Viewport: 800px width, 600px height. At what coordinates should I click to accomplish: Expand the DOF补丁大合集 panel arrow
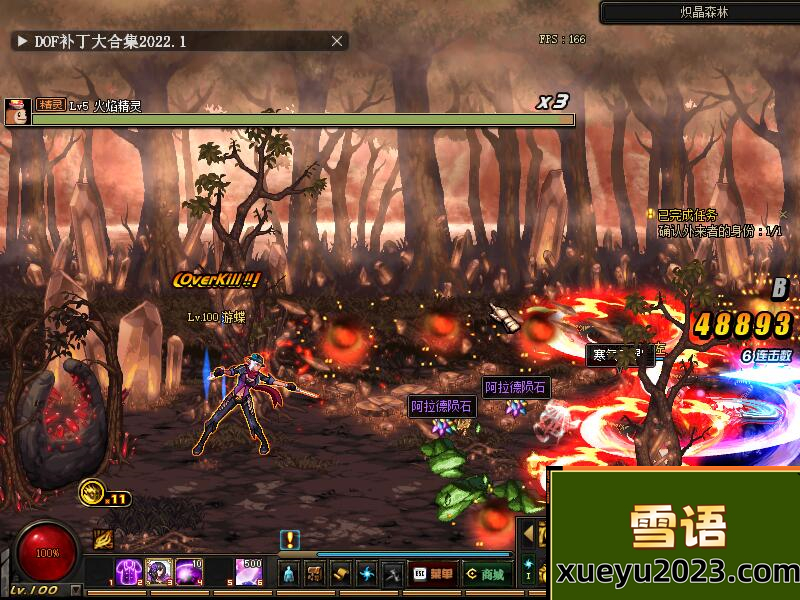[x=21, y=41]
